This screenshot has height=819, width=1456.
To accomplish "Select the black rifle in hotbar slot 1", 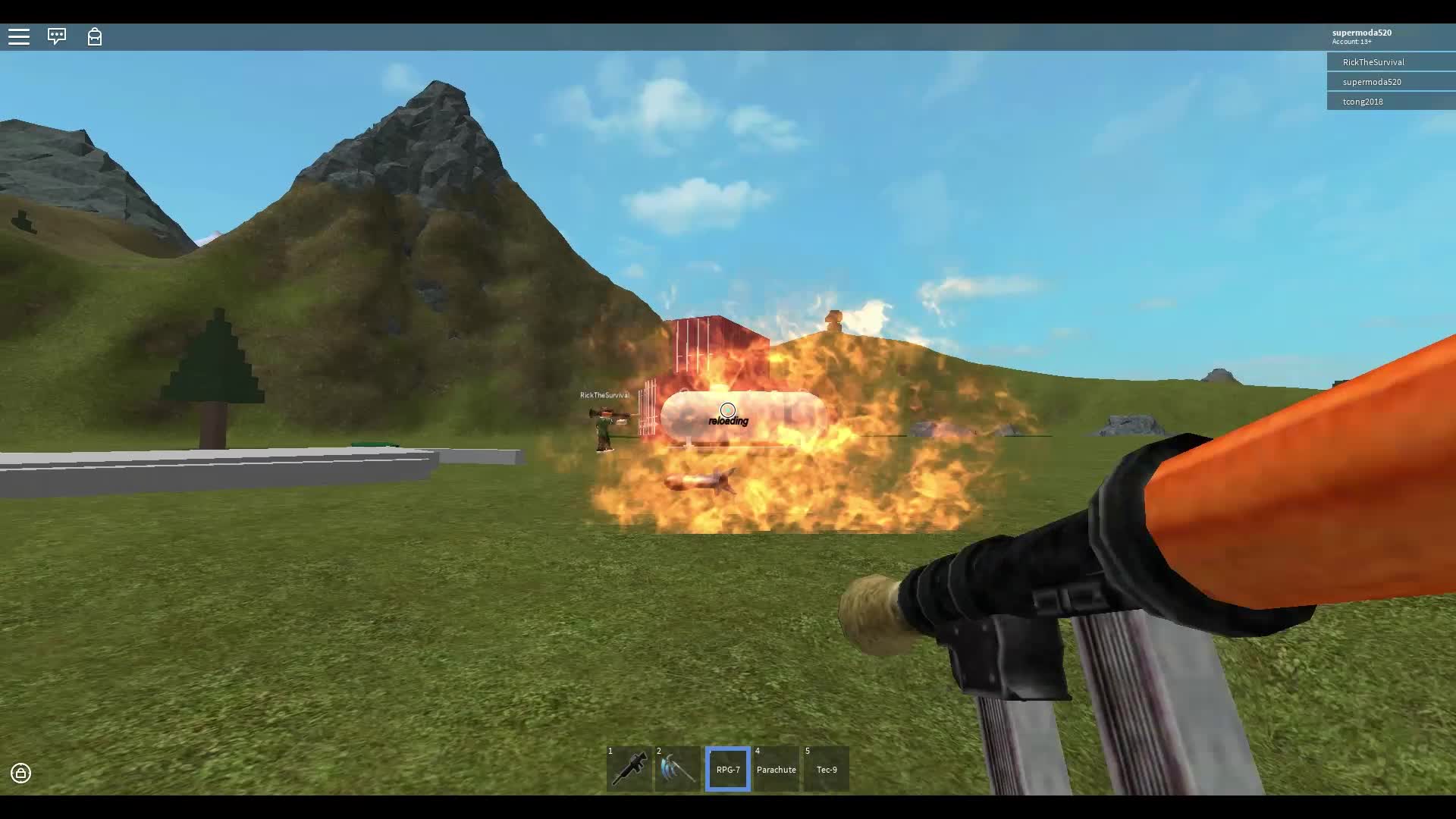I will click(x=629, y=769).
